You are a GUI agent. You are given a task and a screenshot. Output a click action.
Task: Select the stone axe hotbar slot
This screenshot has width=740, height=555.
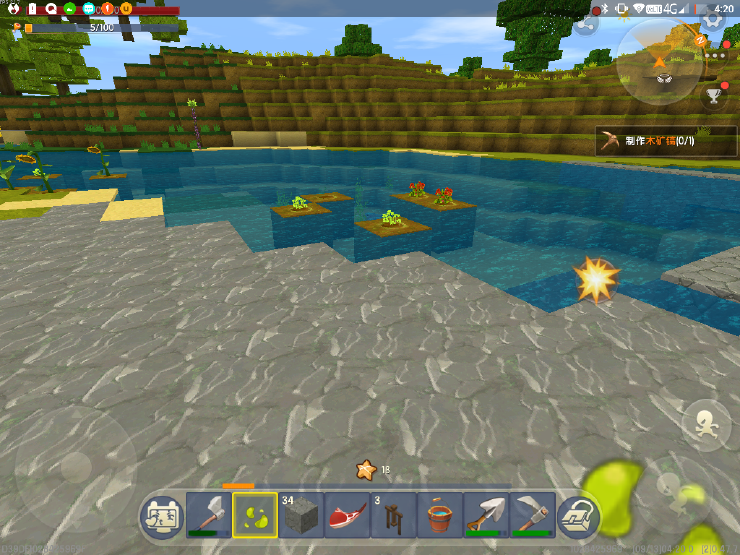[x=209, y=515]
